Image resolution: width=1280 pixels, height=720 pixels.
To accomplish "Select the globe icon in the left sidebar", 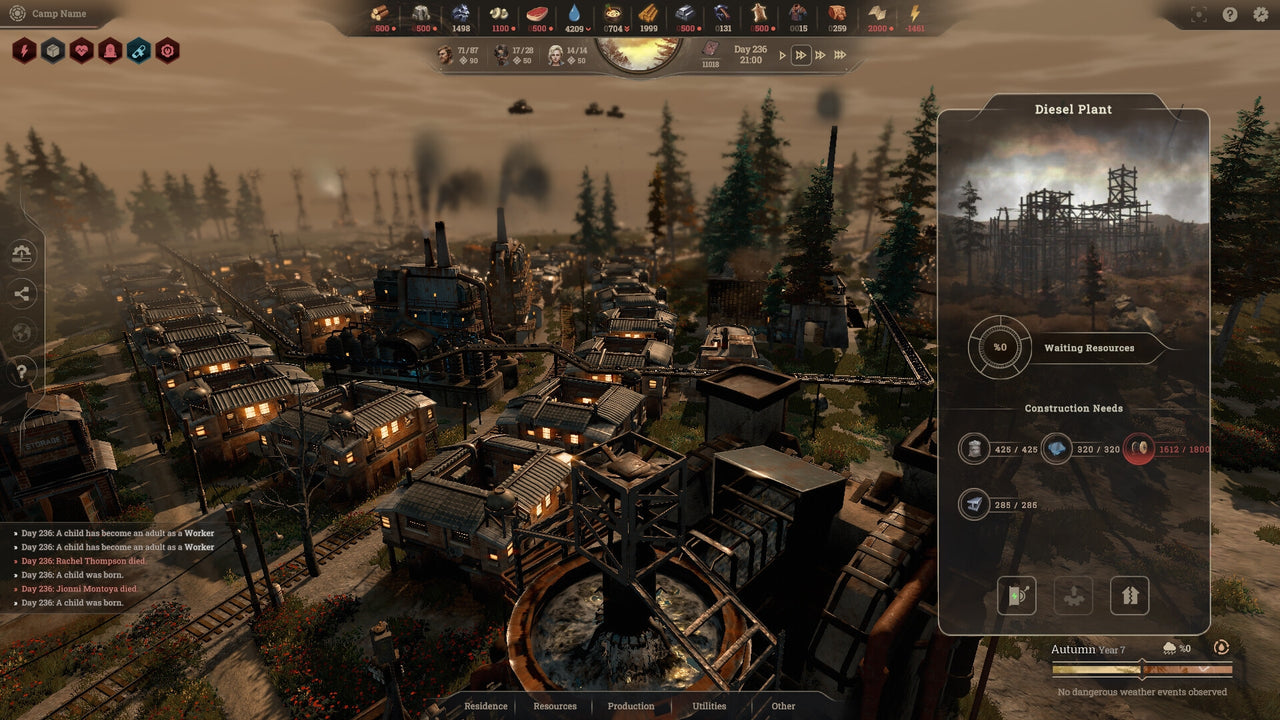I will tap(22, 330).
